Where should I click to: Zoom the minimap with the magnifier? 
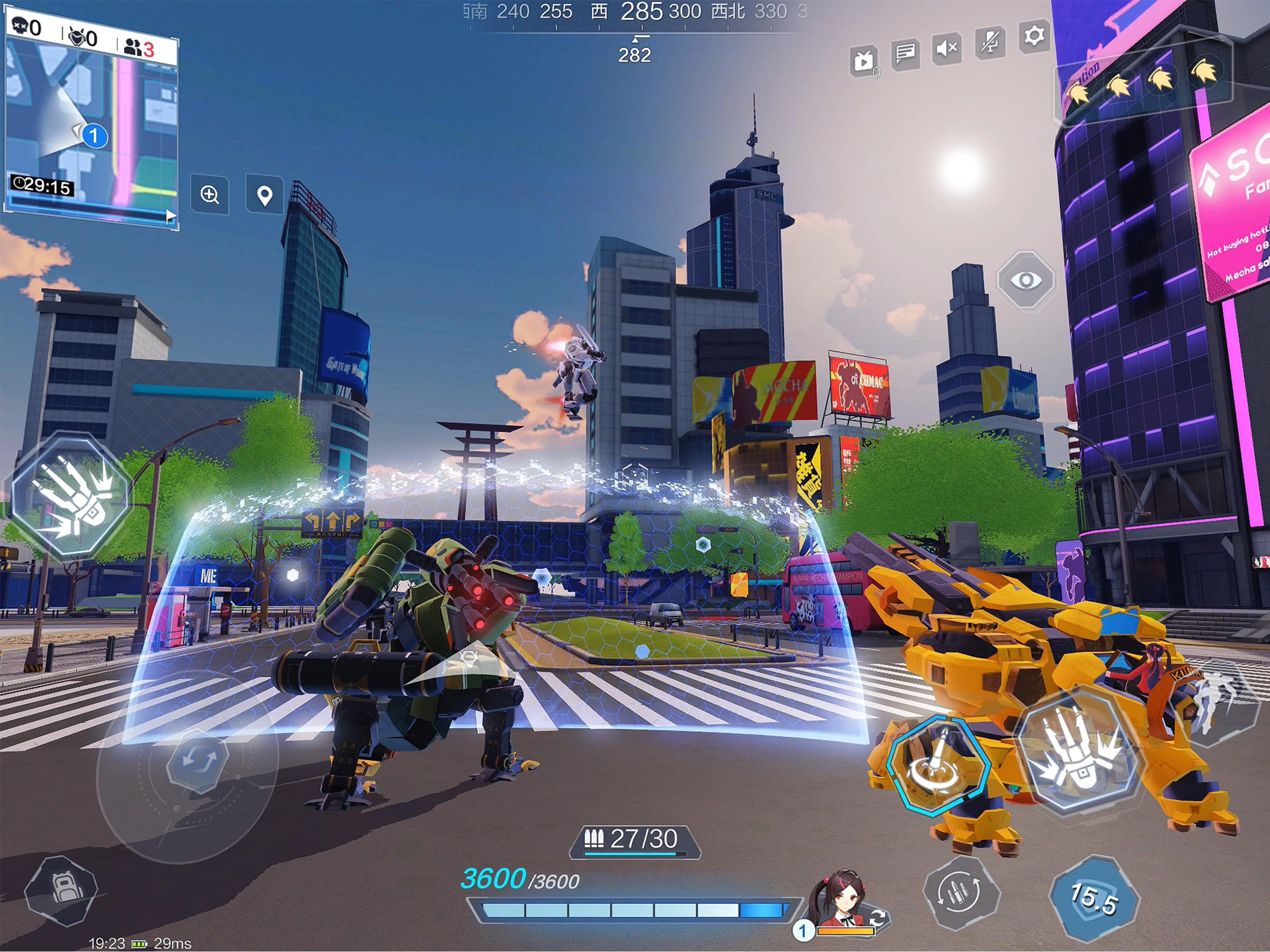pos(209,195)
